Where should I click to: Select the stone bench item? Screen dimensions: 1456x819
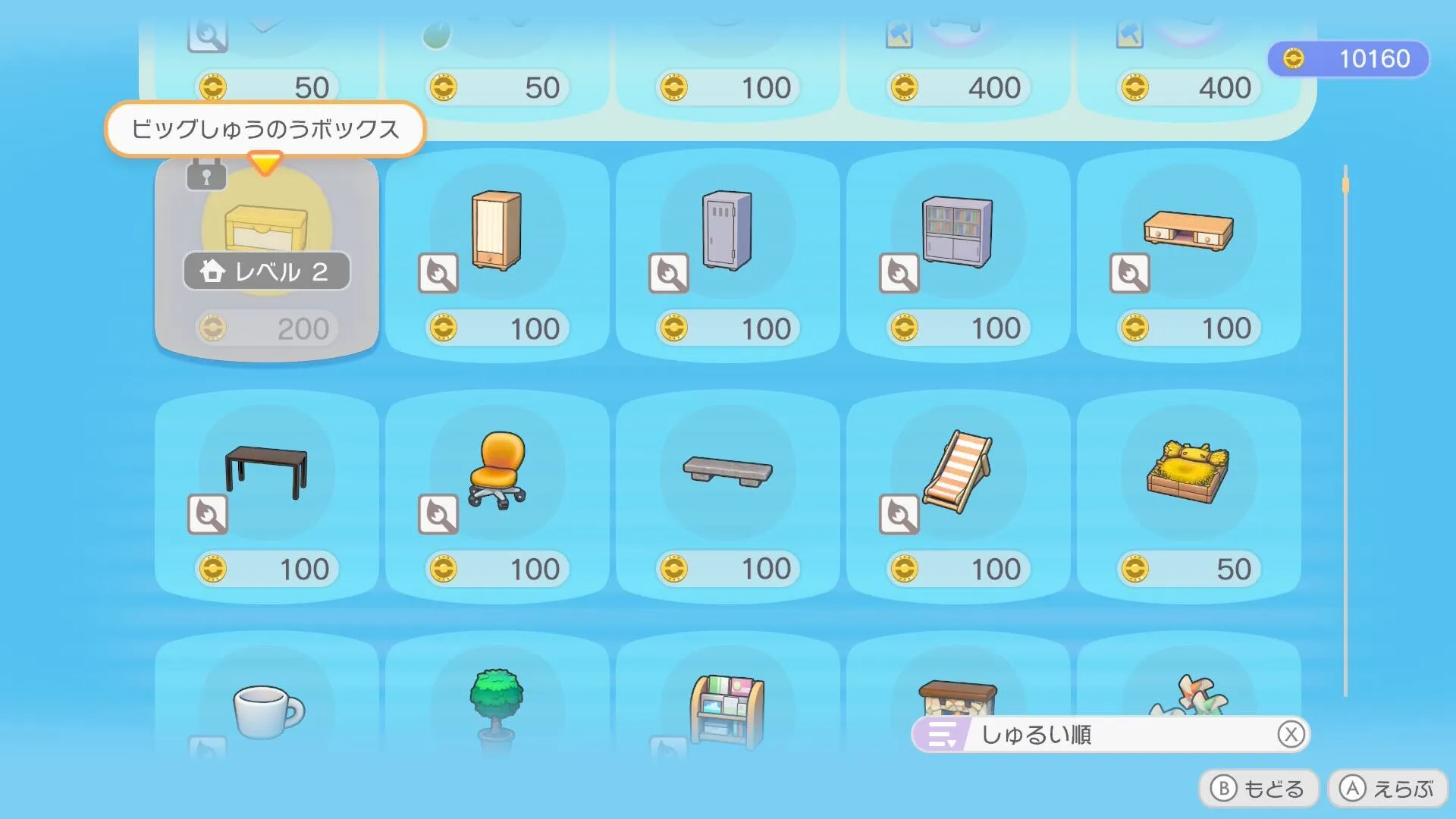[728, 470]
